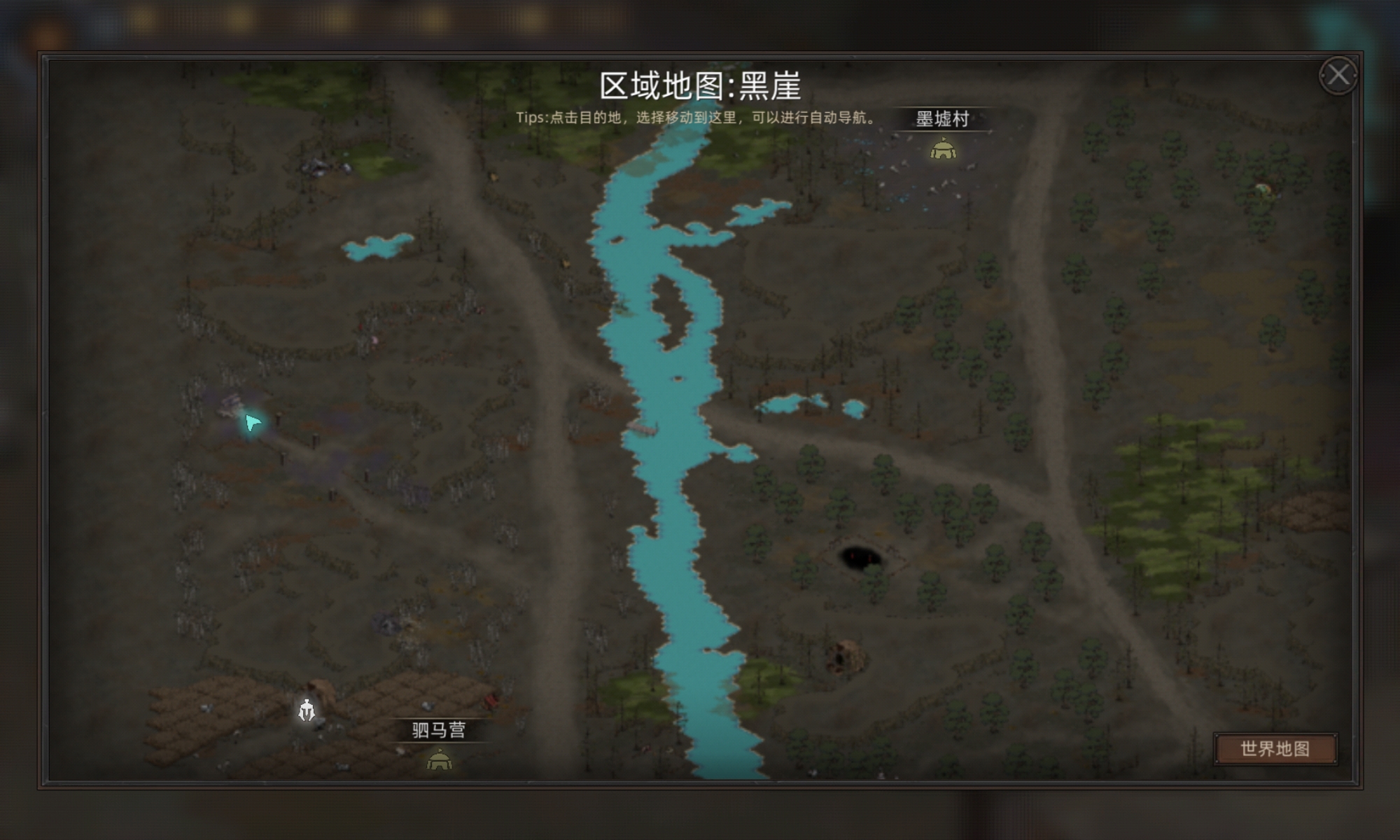Click the small orange marker on the right edge
Image resolution: width=1400 pixels, height=840 pixels.
coord(1263,188)
